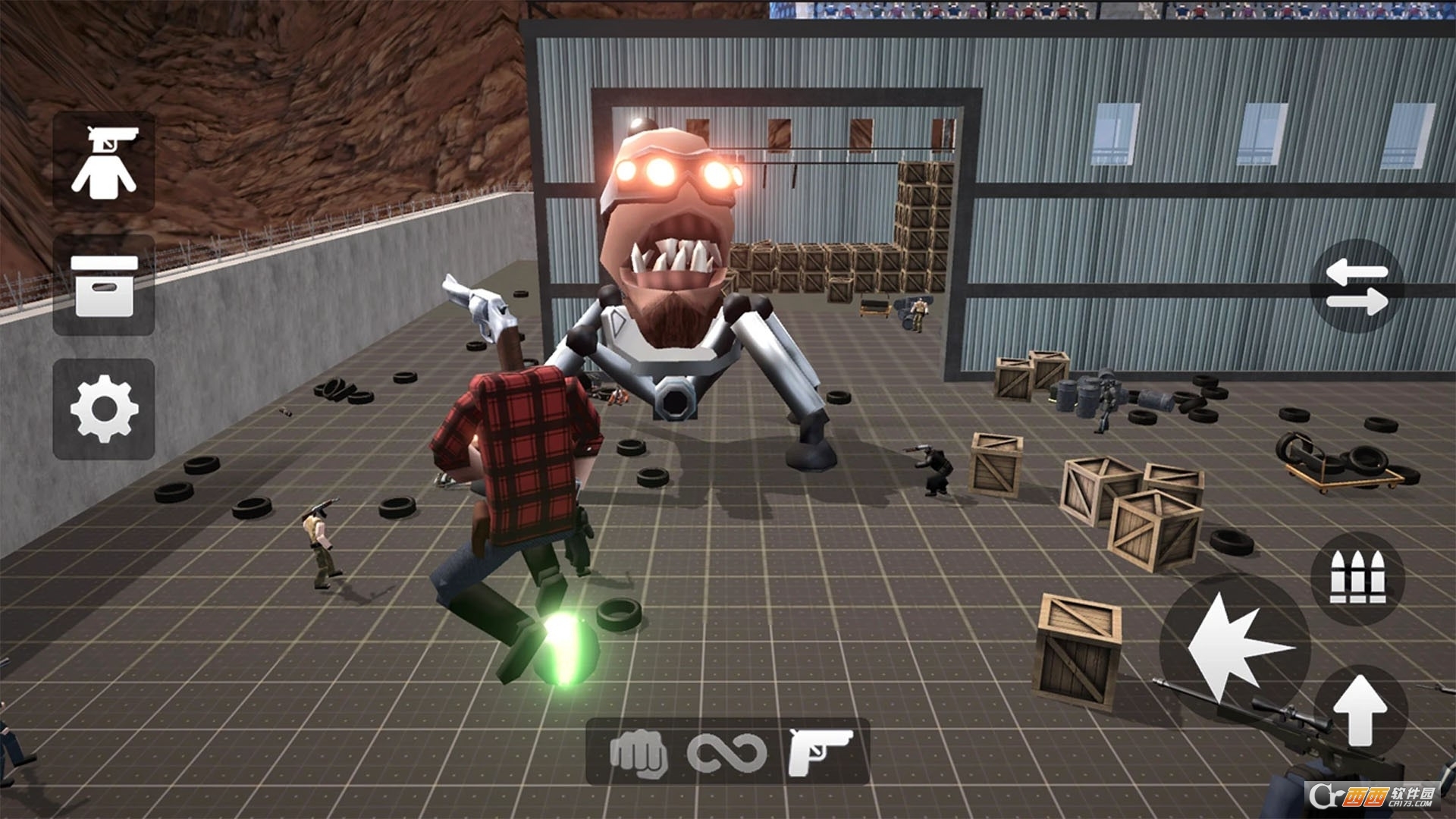Select the fist melee slot
The image size is (1456, 819).
[x=639, y=753]
